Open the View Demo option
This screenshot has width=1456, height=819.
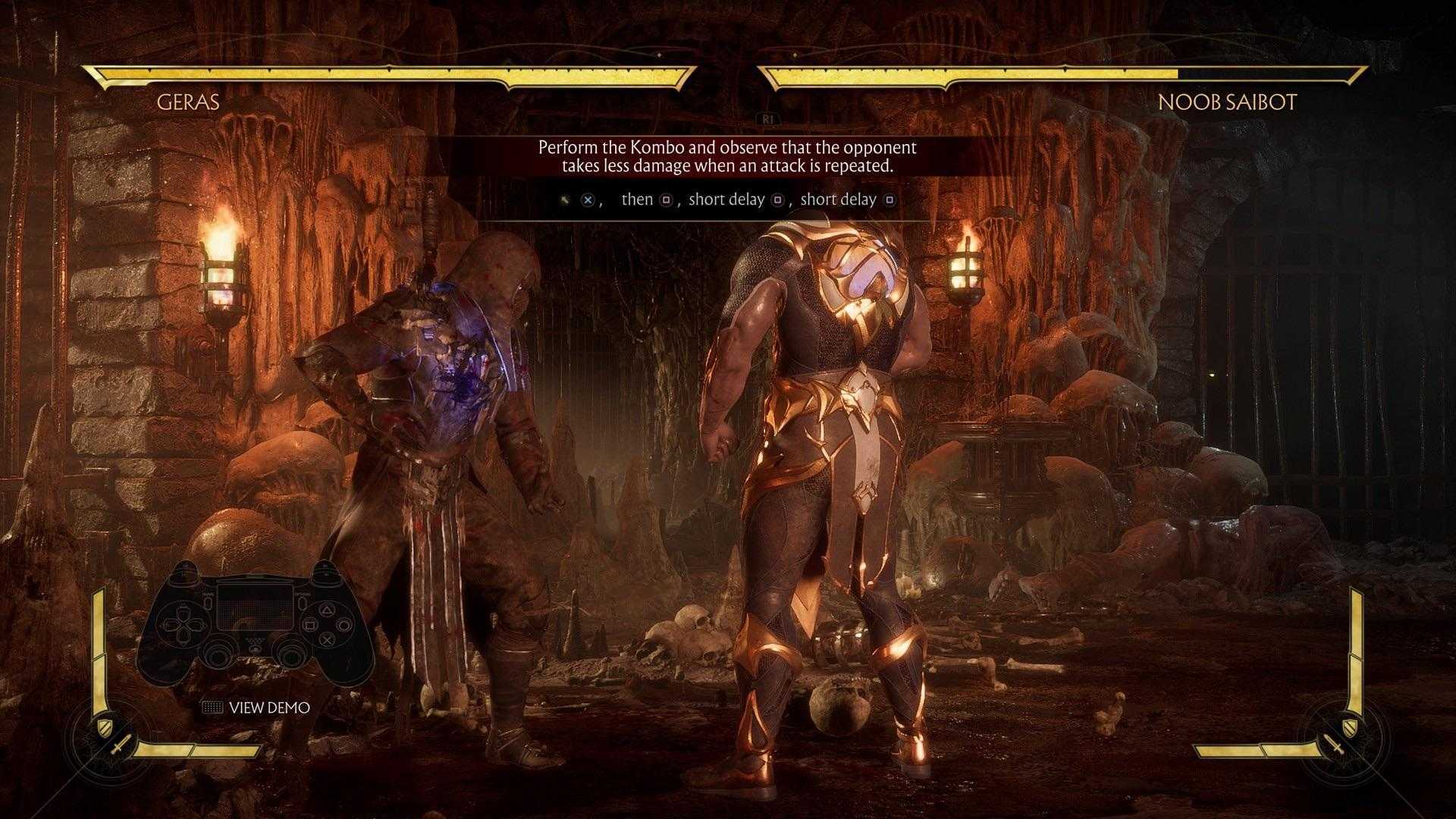coord(256,708)
